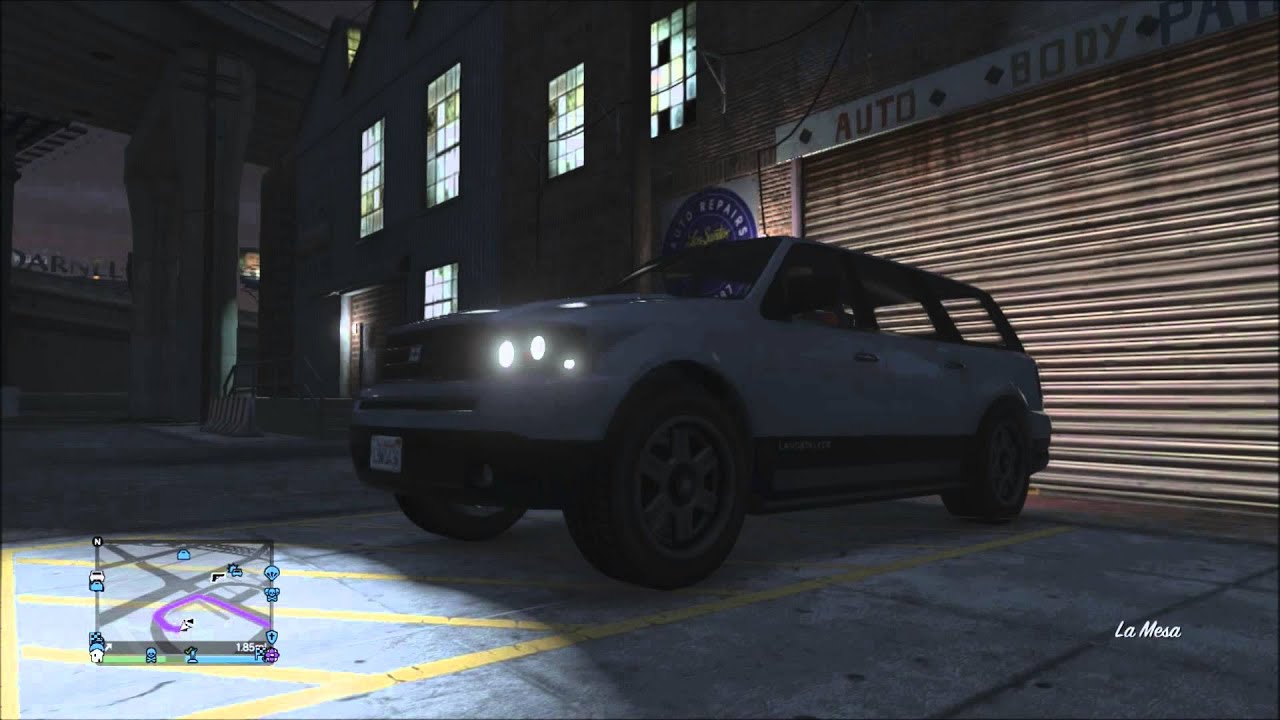Click the parachute blip on minimap edge
This screenshot has width=1280, height=720.
273,574
